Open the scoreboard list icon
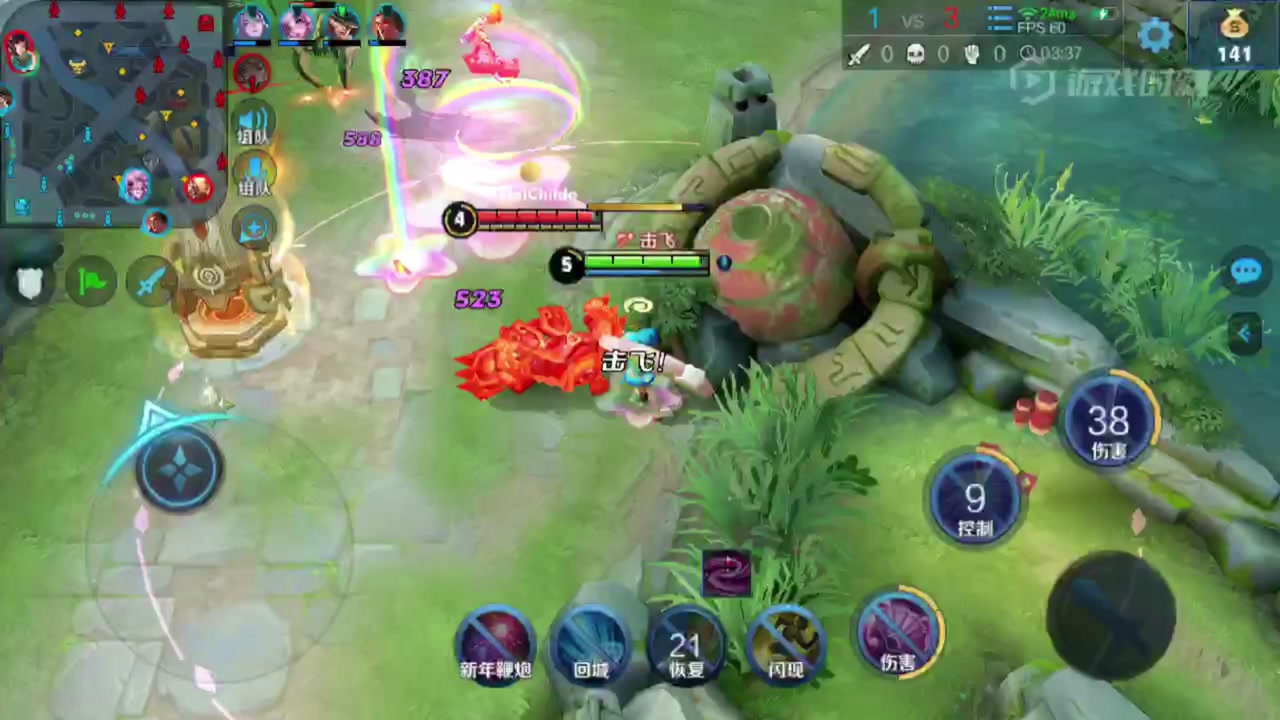Viewport: 1280px width, 720px height. tap(1000, 19)
